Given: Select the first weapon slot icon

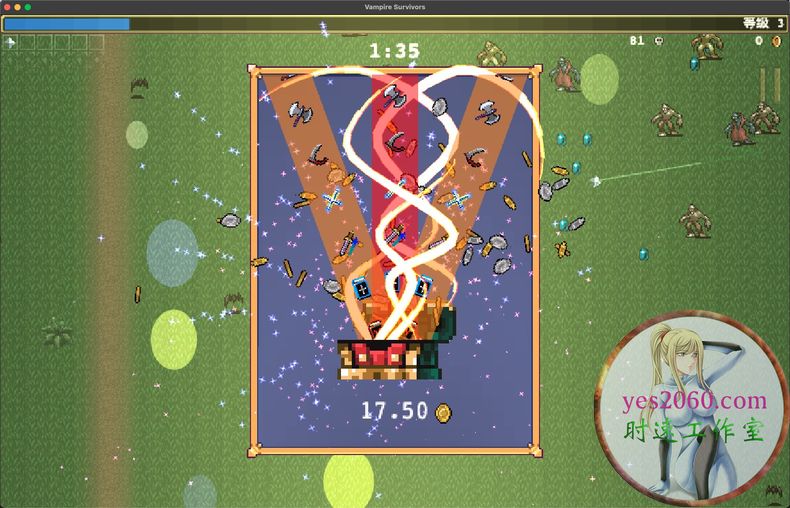Looking at the screenshot, I should (11, 42).
